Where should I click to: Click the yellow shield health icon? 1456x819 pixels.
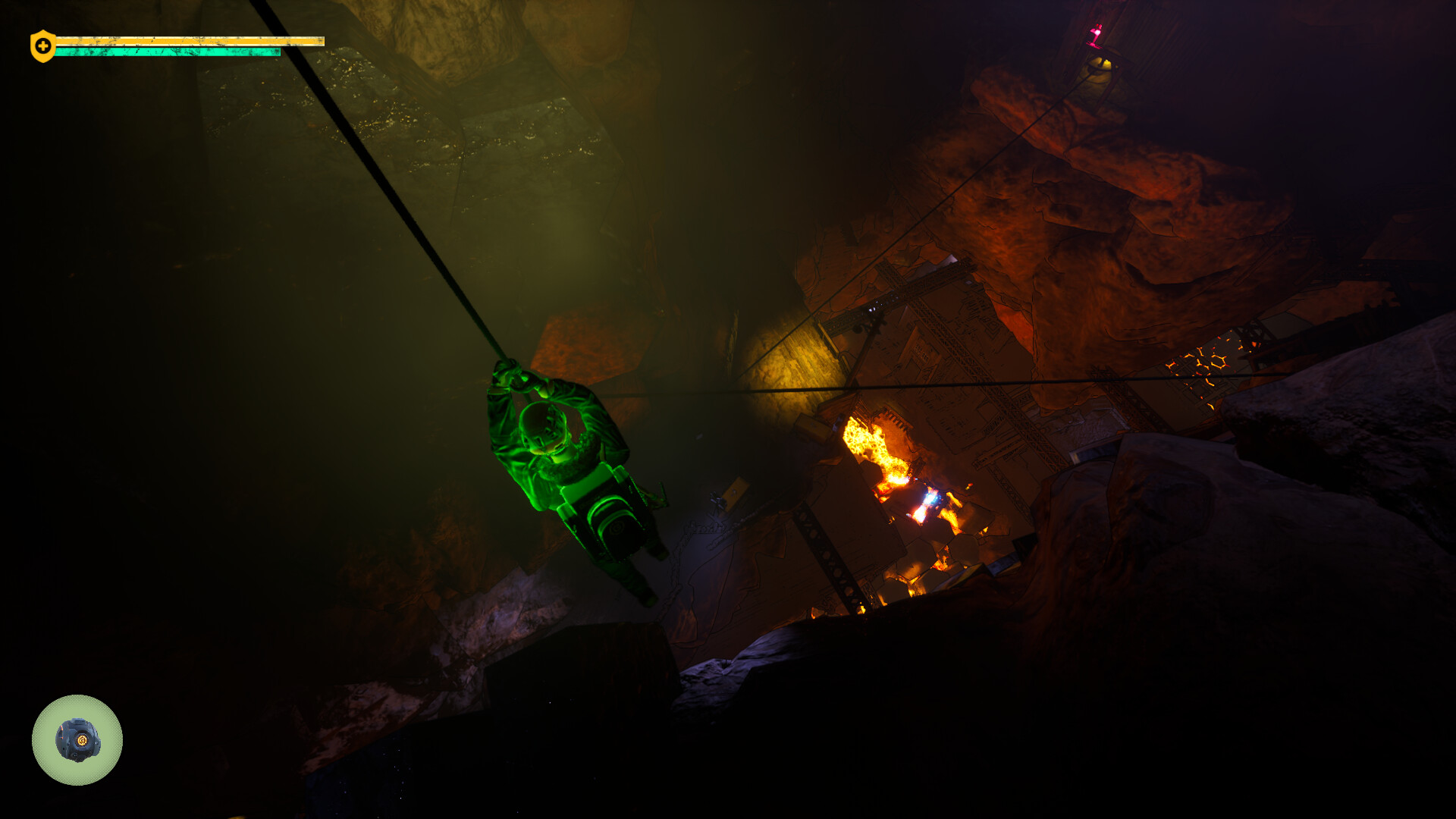42,46
